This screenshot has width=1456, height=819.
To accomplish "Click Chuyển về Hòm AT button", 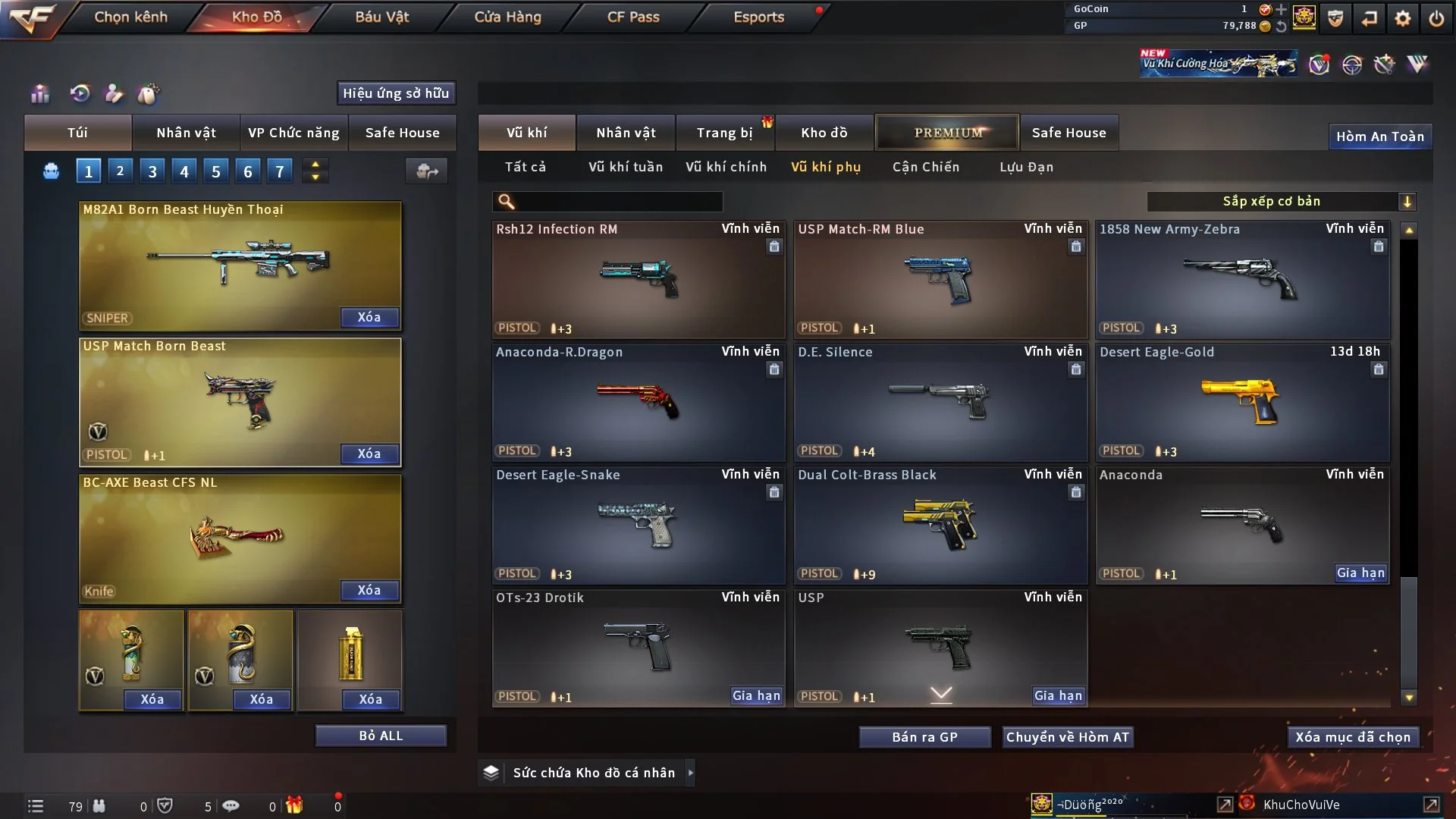I will pos(1067,737).
